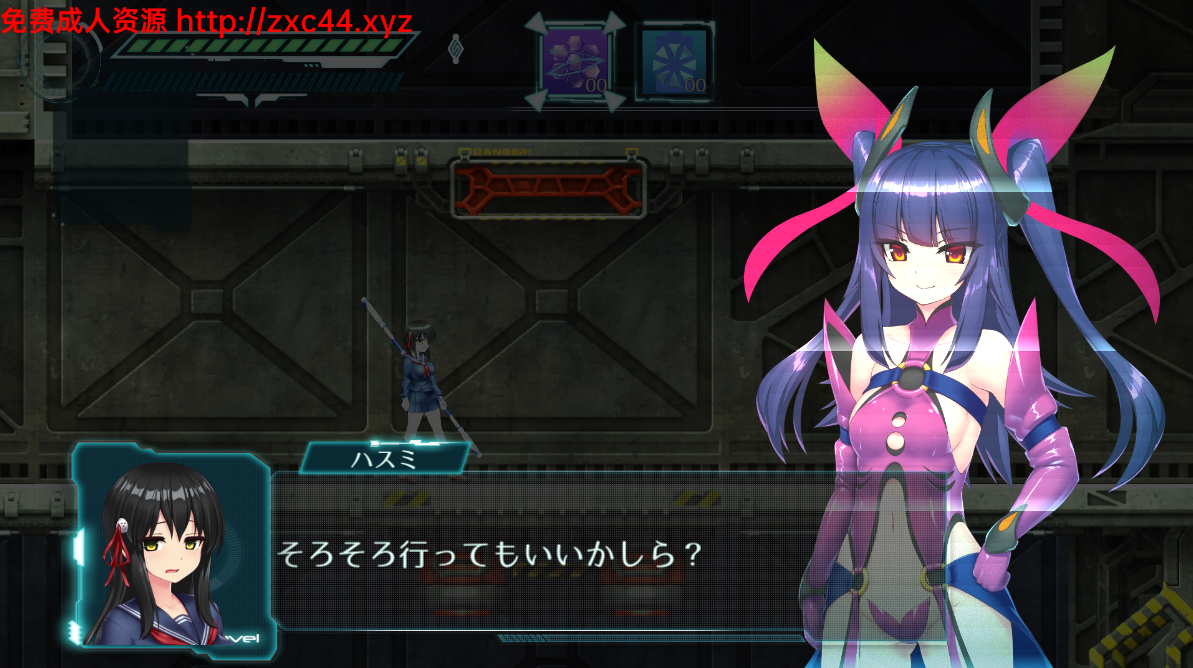
Task: Click the ハスミ speaker name tag
Action: click(384, 458)
